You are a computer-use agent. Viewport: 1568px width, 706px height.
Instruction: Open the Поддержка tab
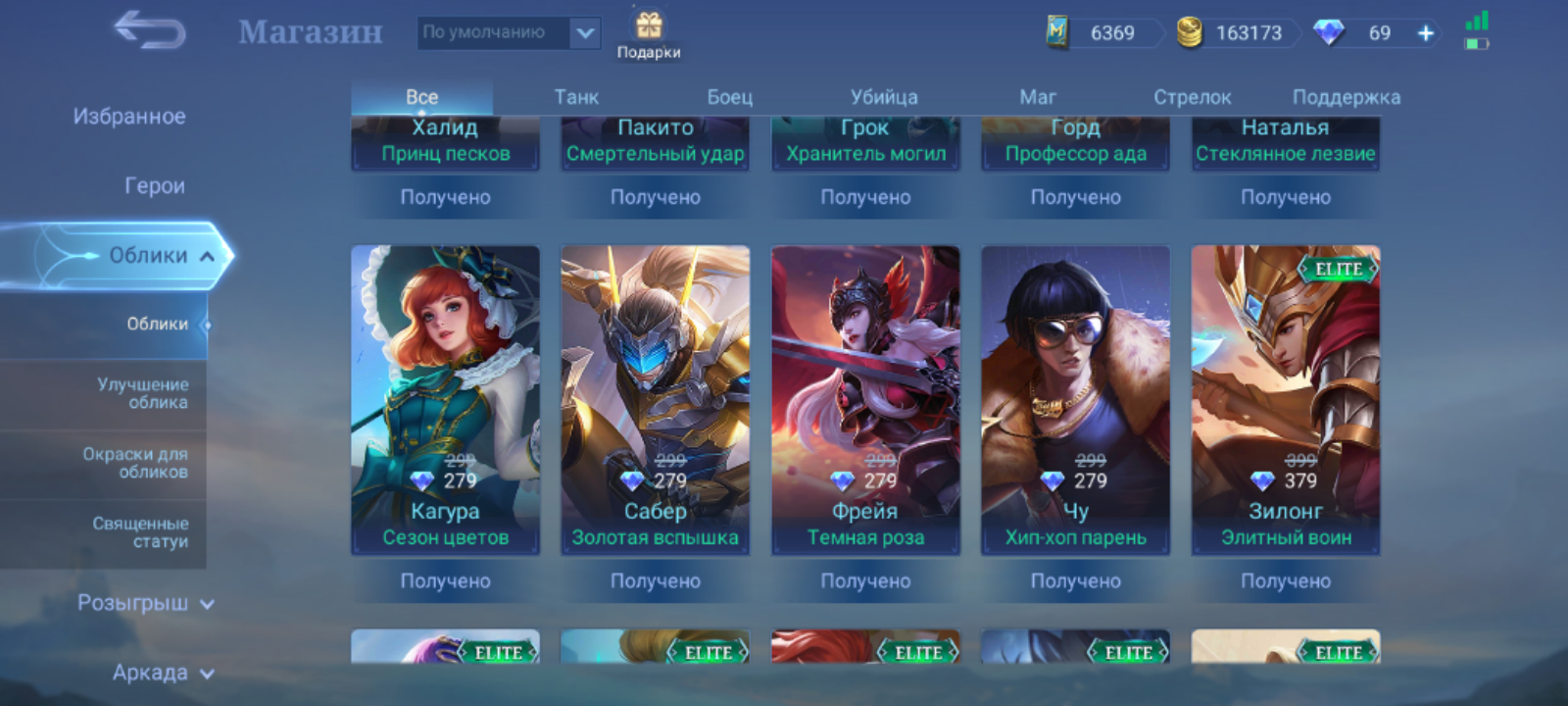(1346, 97)
